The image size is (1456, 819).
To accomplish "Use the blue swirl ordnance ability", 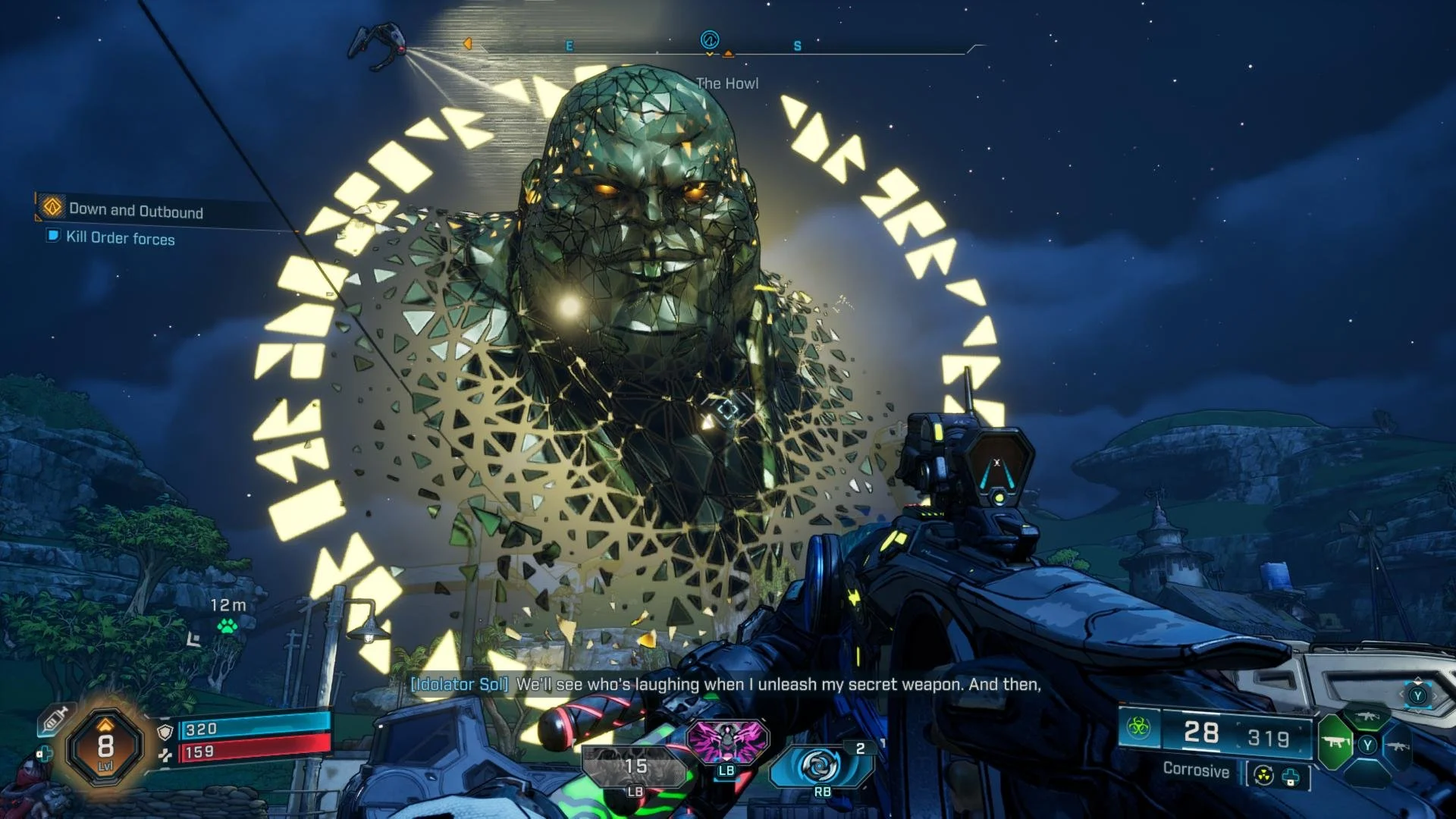I will (821, 764).
